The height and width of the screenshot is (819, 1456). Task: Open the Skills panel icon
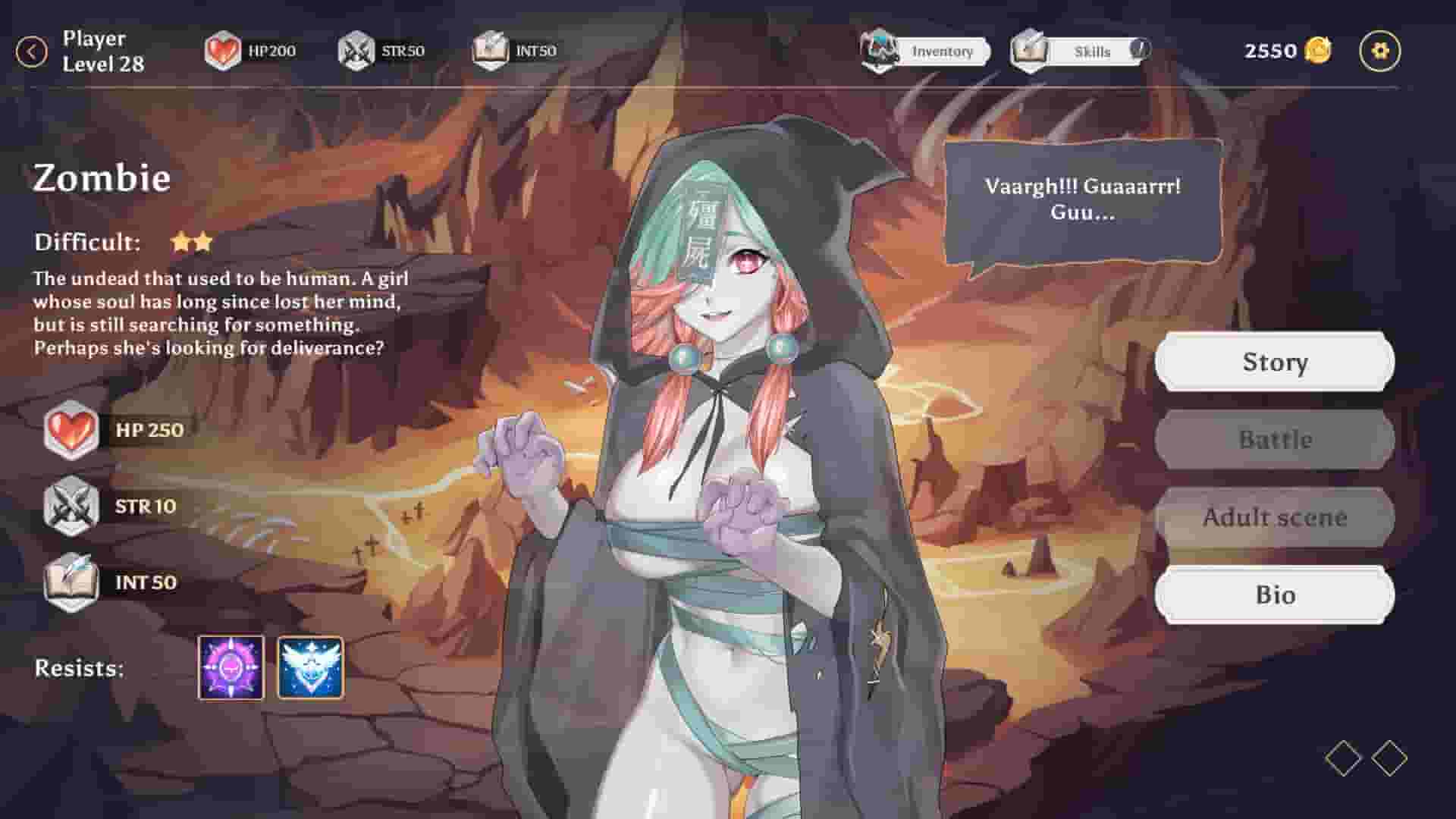click(1030, 52)
